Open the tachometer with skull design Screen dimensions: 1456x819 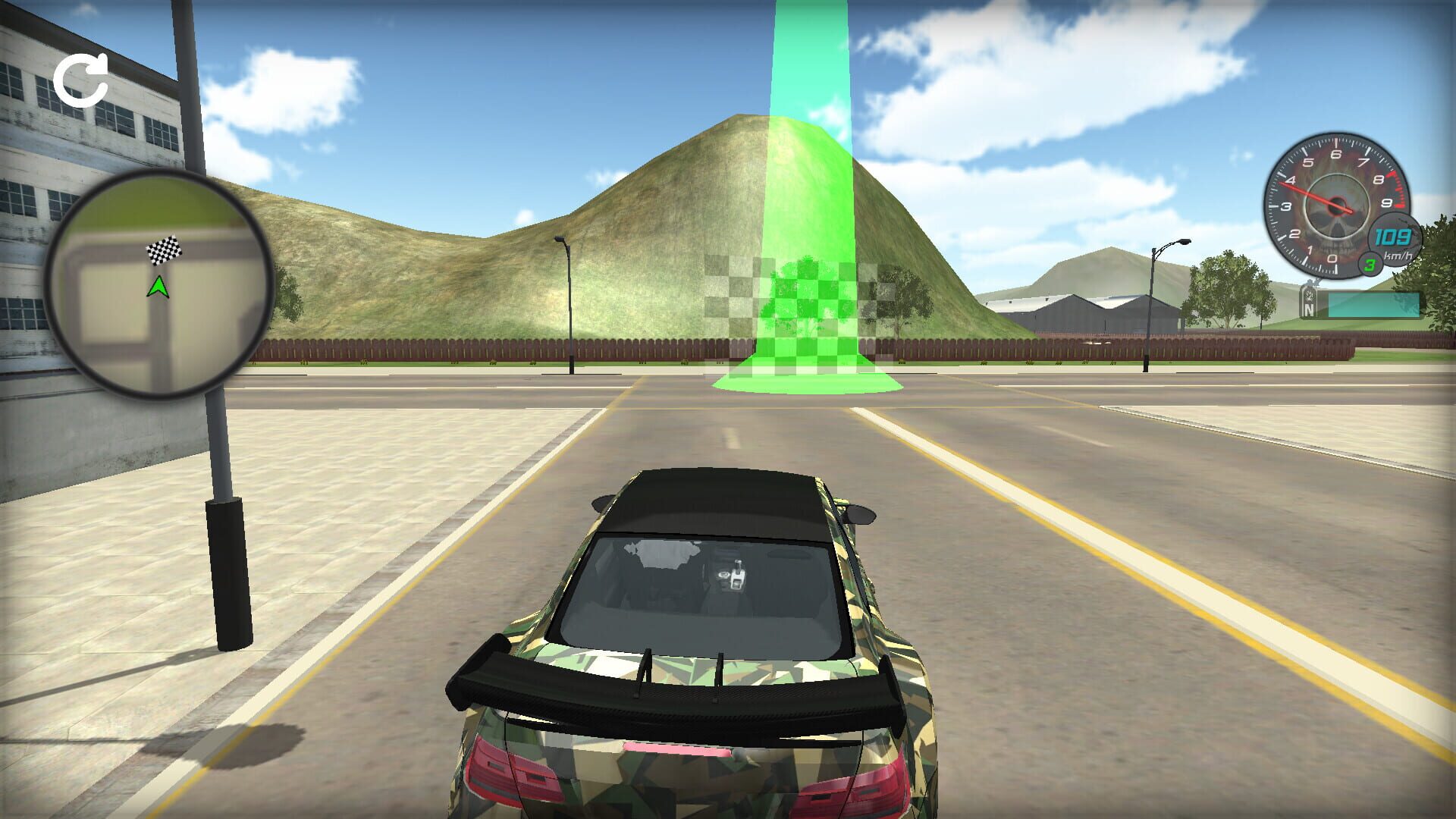pyautogui.click(x=1336, y=203)
